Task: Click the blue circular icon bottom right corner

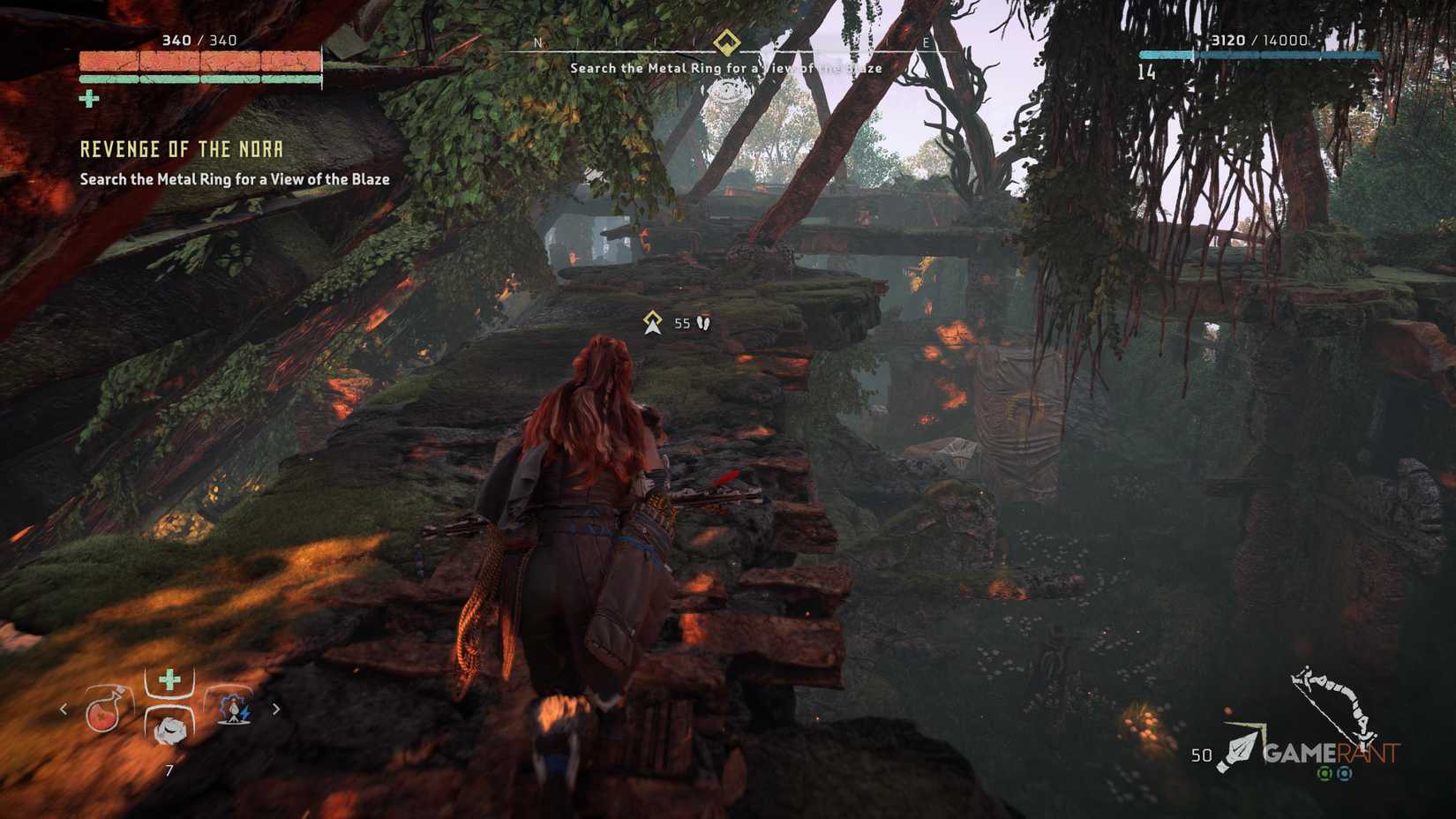Action: click(x=1344, y=774)
